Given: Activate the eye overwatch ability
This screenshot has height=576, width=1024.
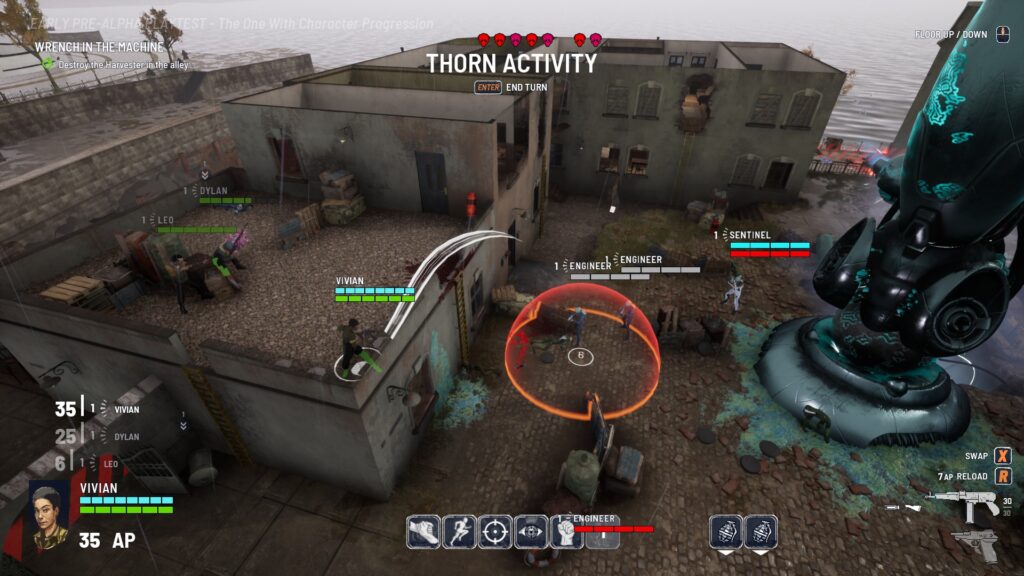Looking at the screenshot, I should pyautogui.click(x=531, y=531).
